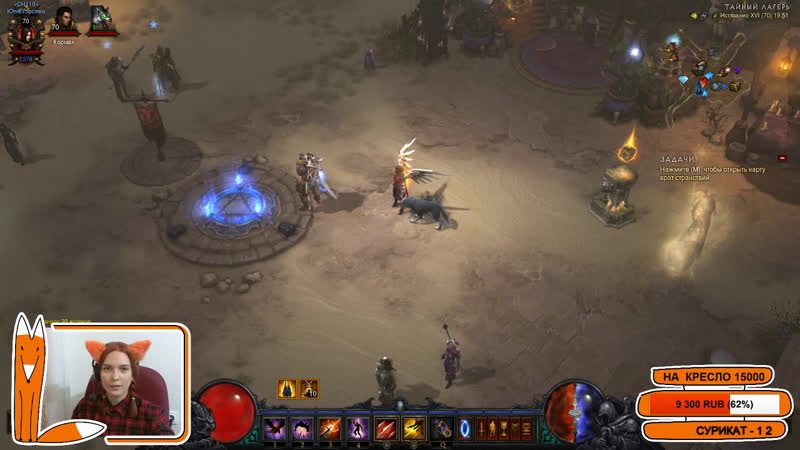Click the cloaked figure buff icon

286,388
